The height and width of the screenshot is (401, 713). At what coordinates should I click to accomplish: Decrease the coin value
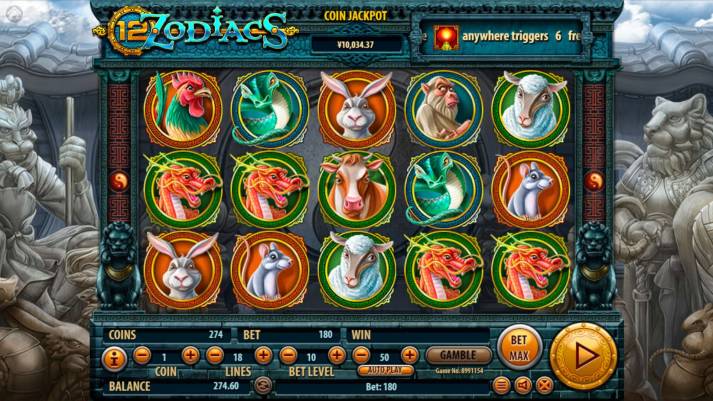point(141,355)
